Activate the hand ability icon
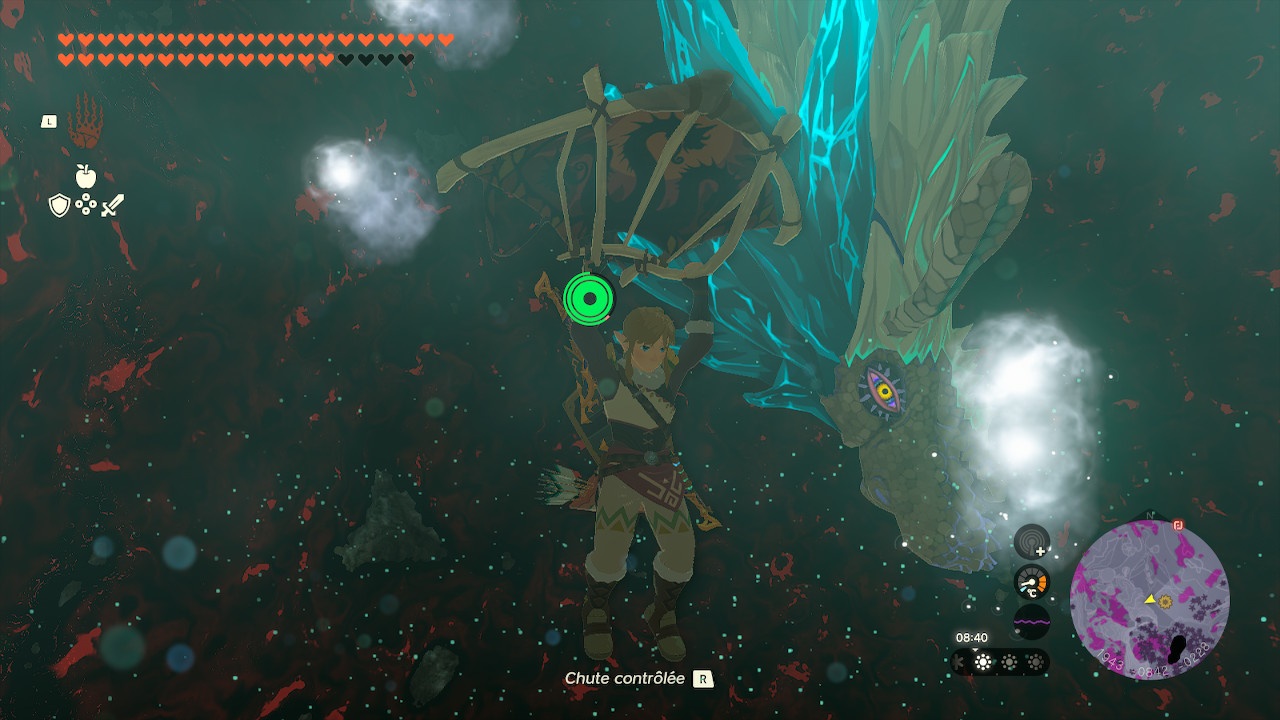The height and width of the screenshot is (720, 1280). pyautogui.click(x=85, y=122)
